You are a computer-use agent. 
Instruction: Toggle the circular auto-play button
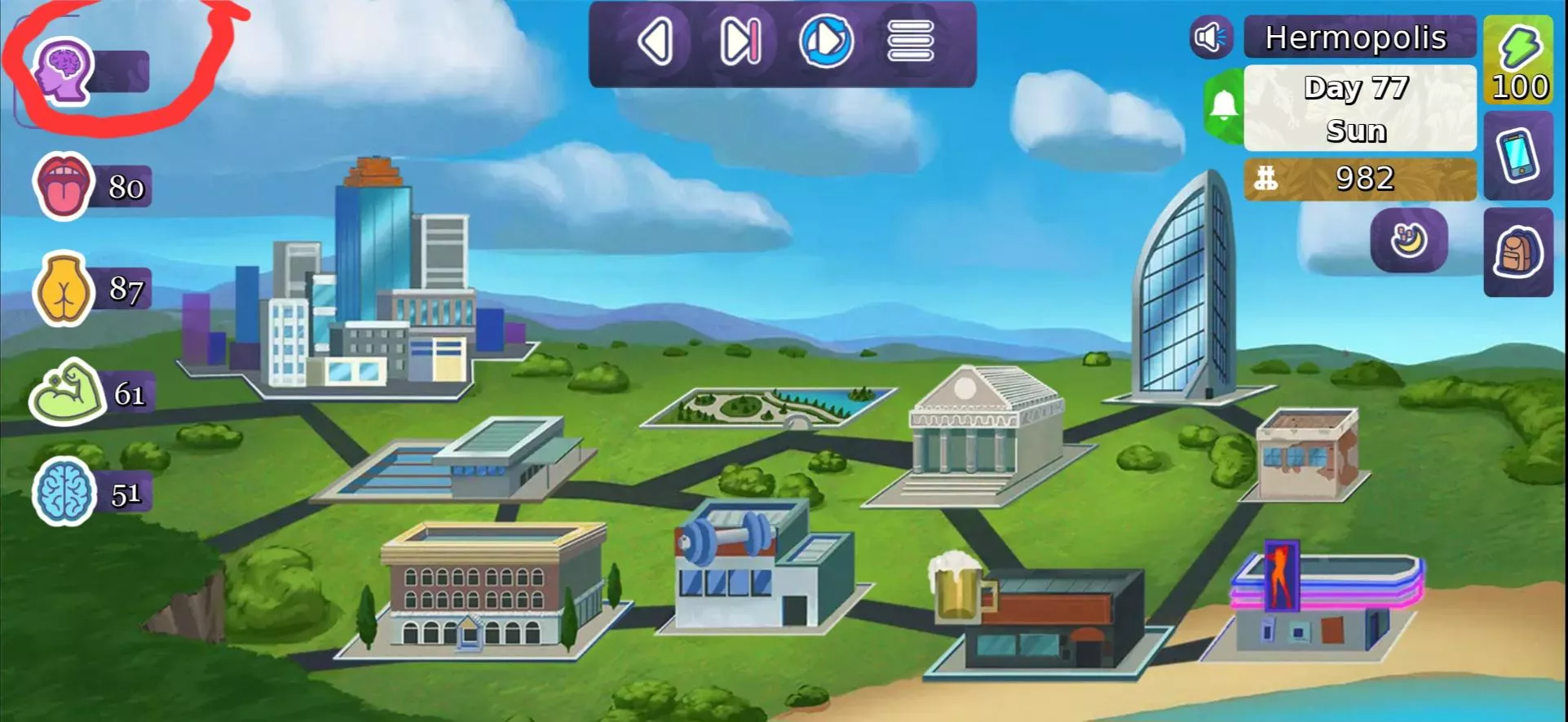click(826, 42)
